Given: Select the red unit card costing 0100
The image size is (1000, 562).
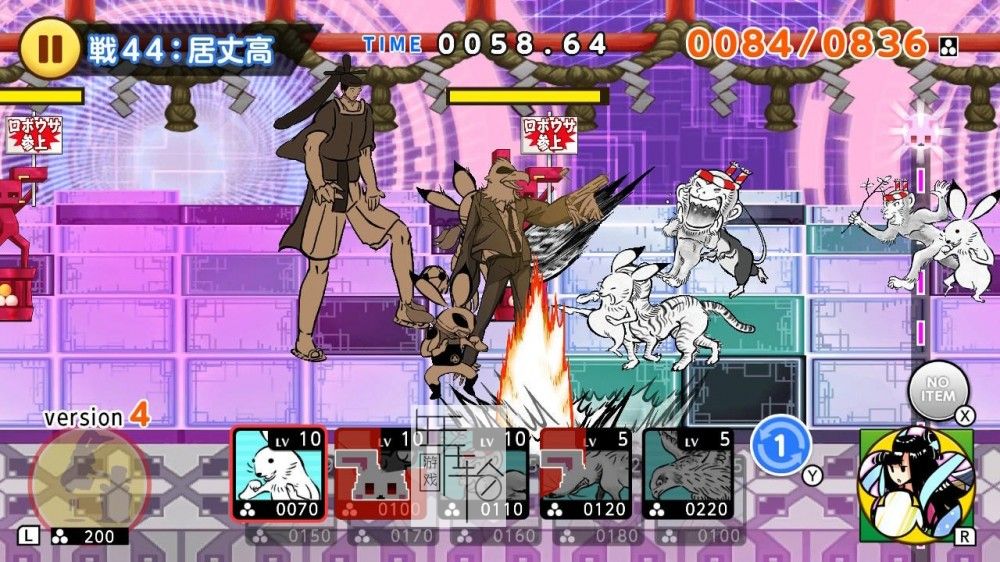Looking at the screenshot, I should click(381, 474).
